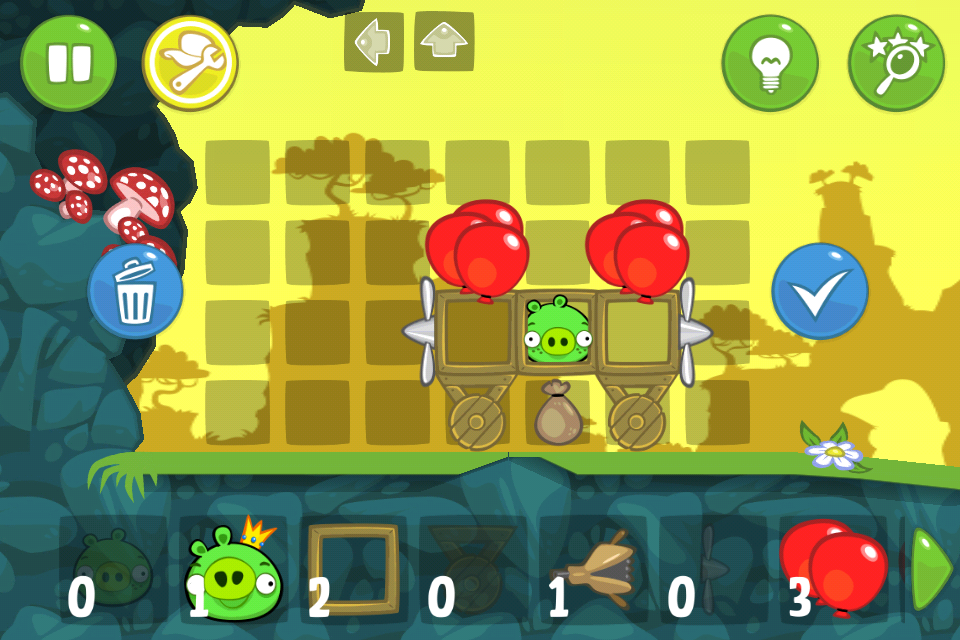Open the mechanic pig wrench helper
960x640 pixels.
[190, 63]
